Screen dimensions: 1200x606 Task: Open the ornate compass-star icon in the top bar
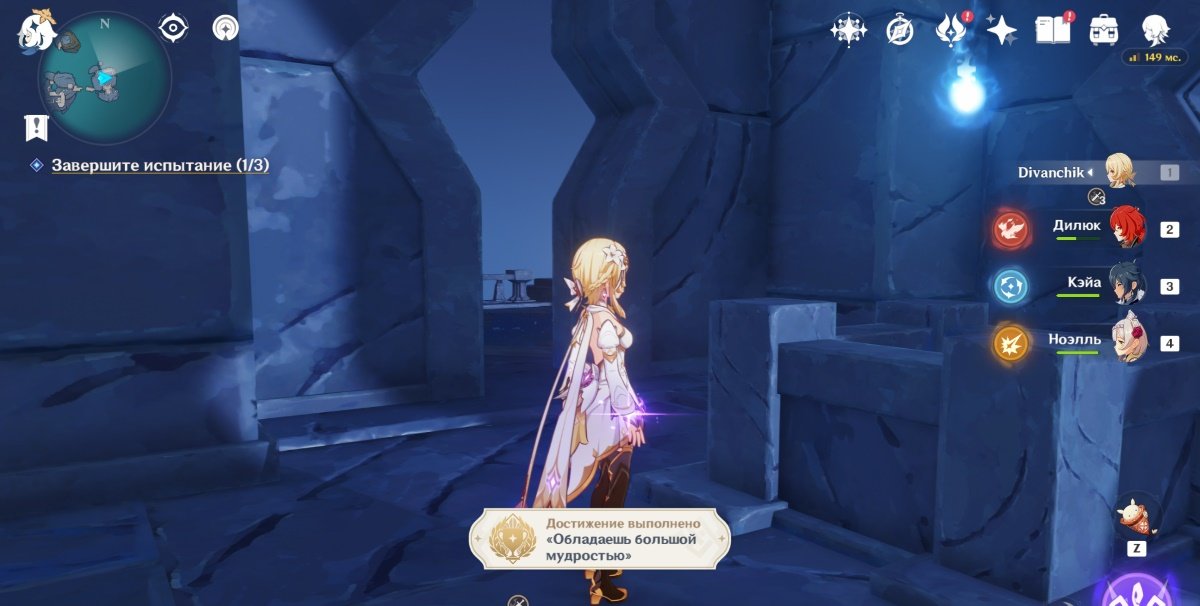848,30
